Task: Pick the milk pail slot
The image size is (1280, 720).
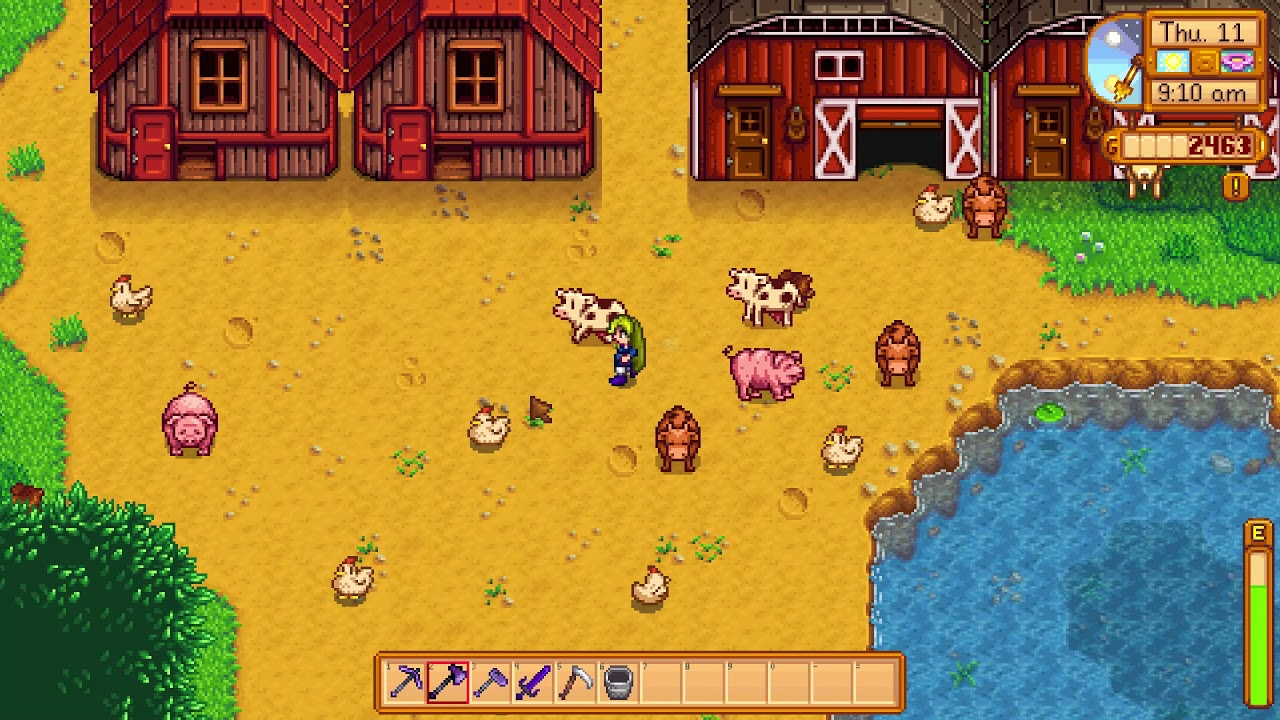Action: click(x=619, y=682)
